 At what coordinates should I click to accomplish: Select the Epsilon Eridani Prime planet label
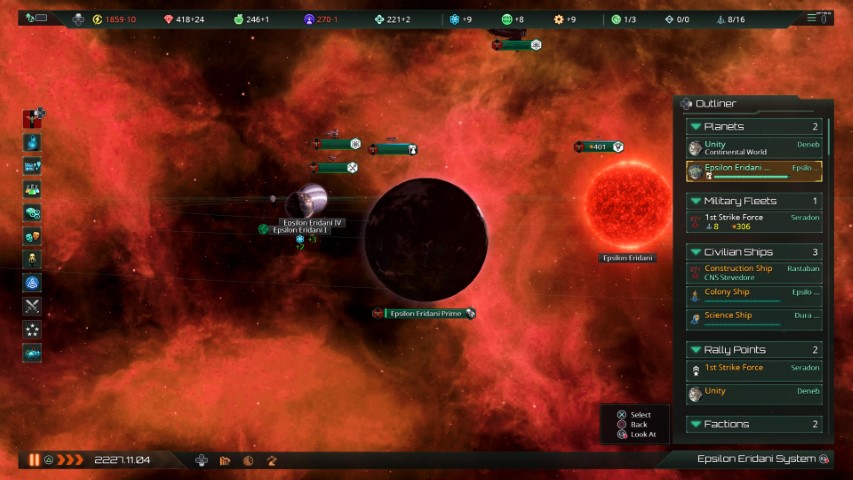coord(424,313)
